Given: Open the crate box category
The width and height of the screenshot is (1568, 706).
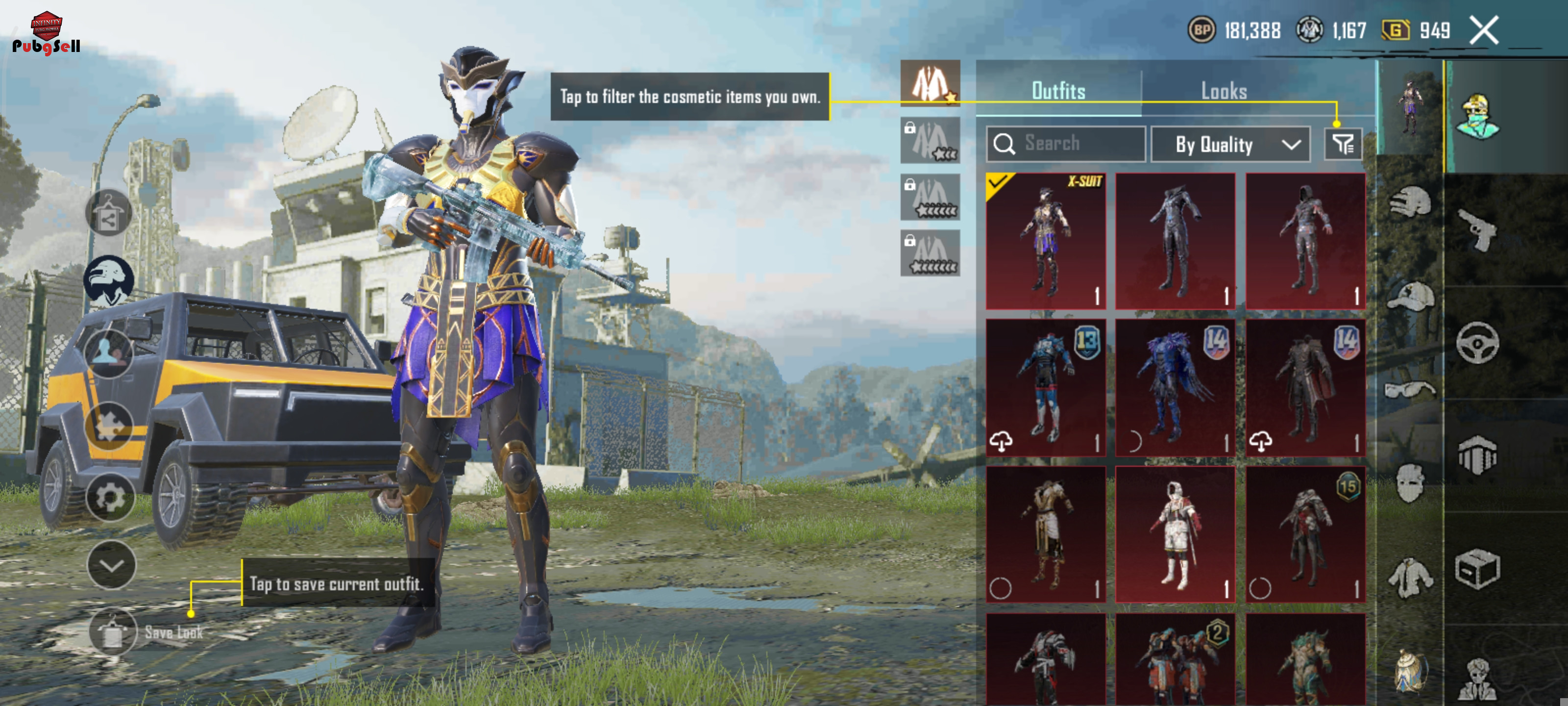Looking at the screenshot, I should click(1478, 570).
